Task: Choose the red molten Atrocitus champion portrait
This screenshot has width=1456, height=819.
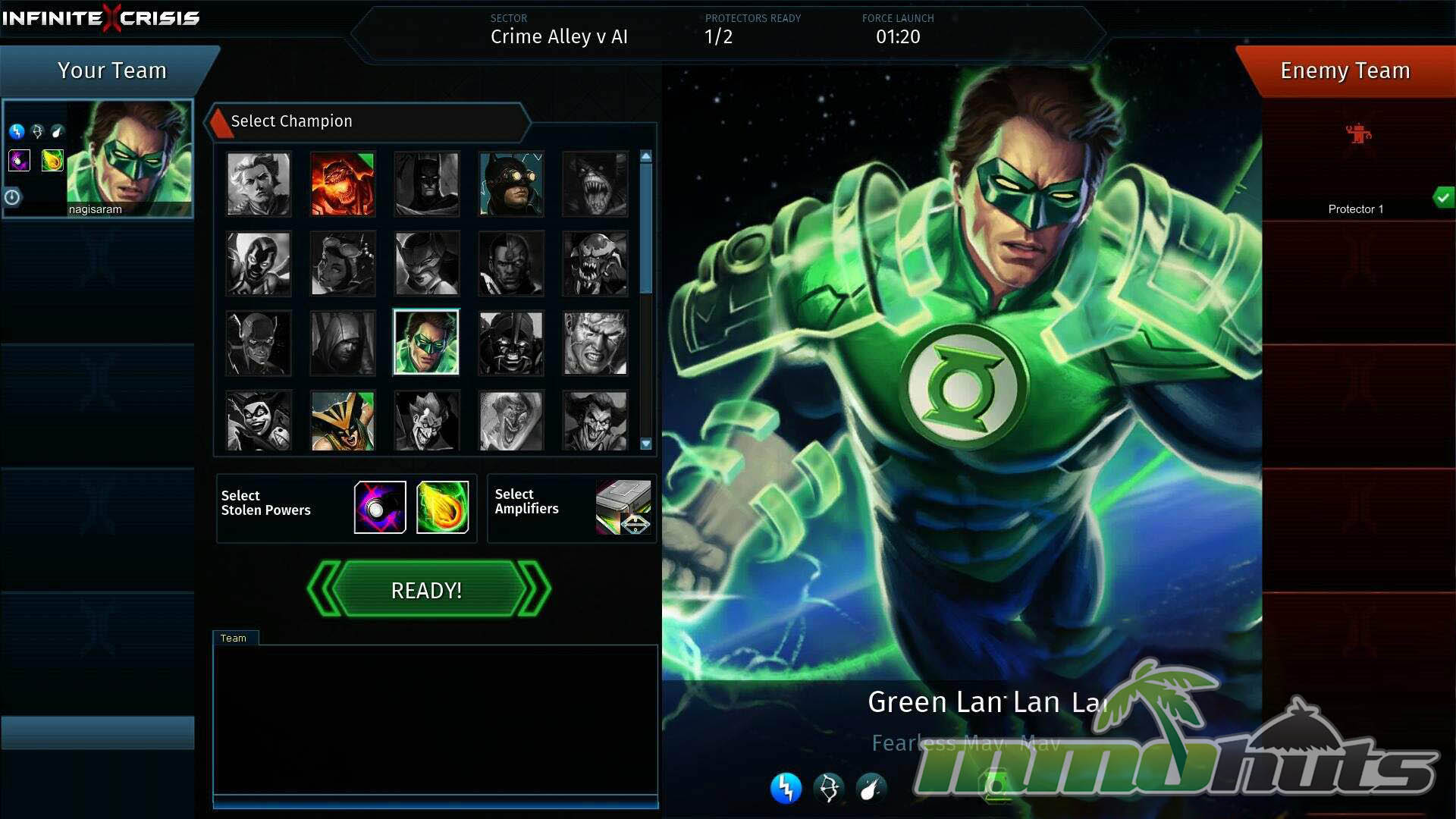Action: [342, 184]
